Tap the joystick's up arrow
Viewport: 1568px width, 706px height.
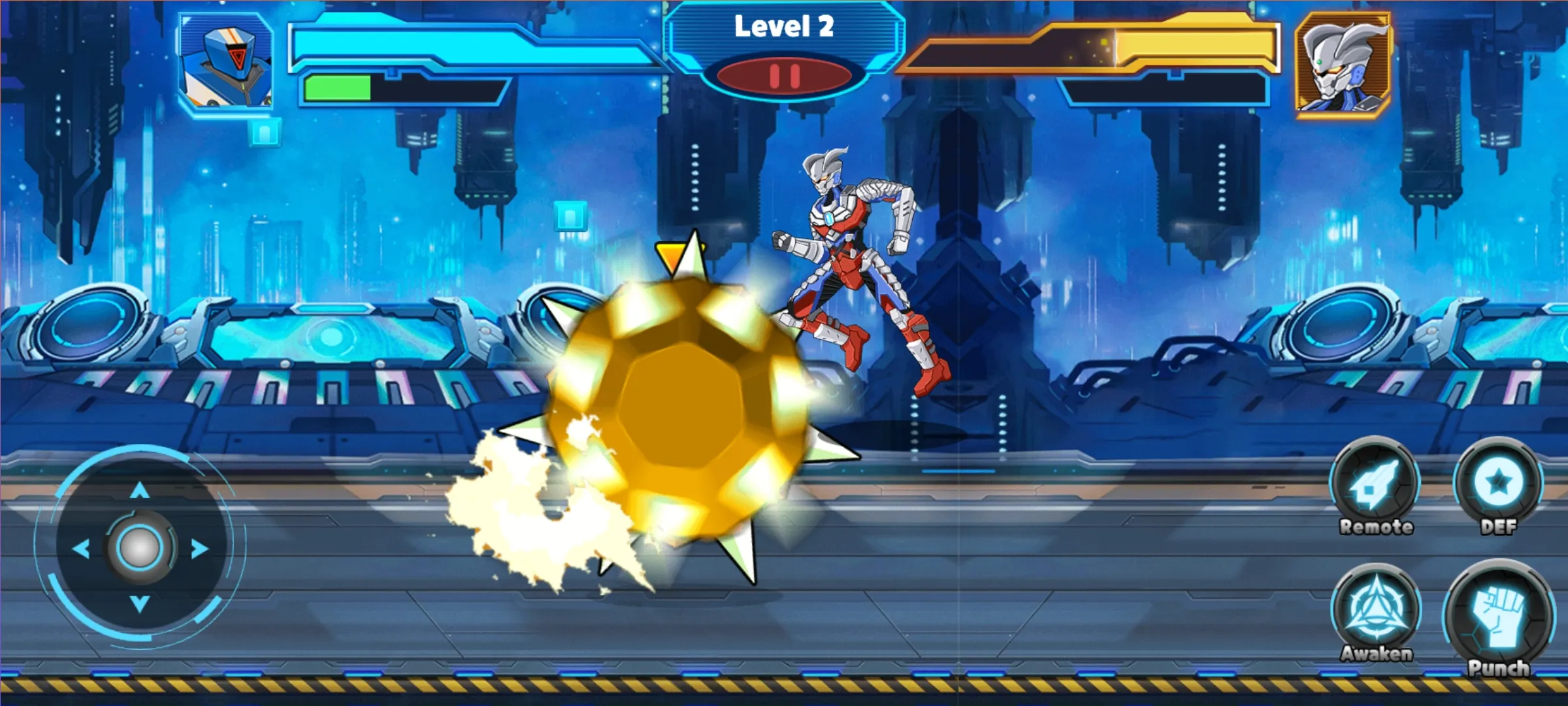point(139,490)
